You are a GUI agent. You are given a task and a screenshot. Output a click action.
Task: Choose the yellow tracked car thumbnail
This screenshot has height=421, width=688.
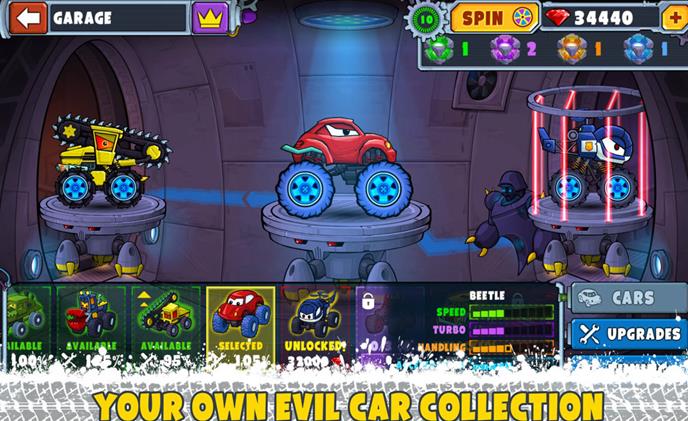coord(164,319)
